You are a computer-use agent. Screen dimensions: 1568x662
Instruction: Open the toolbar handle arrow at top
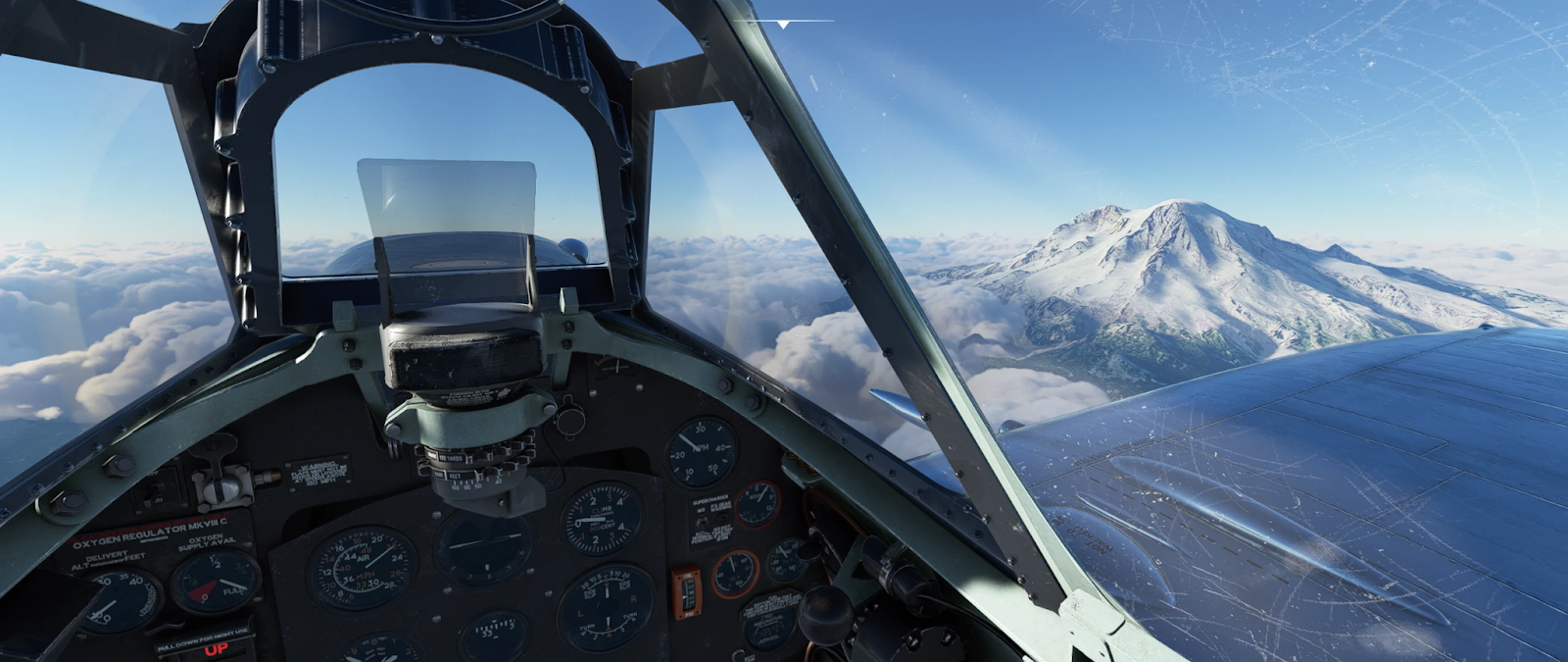tap(784, 23)
